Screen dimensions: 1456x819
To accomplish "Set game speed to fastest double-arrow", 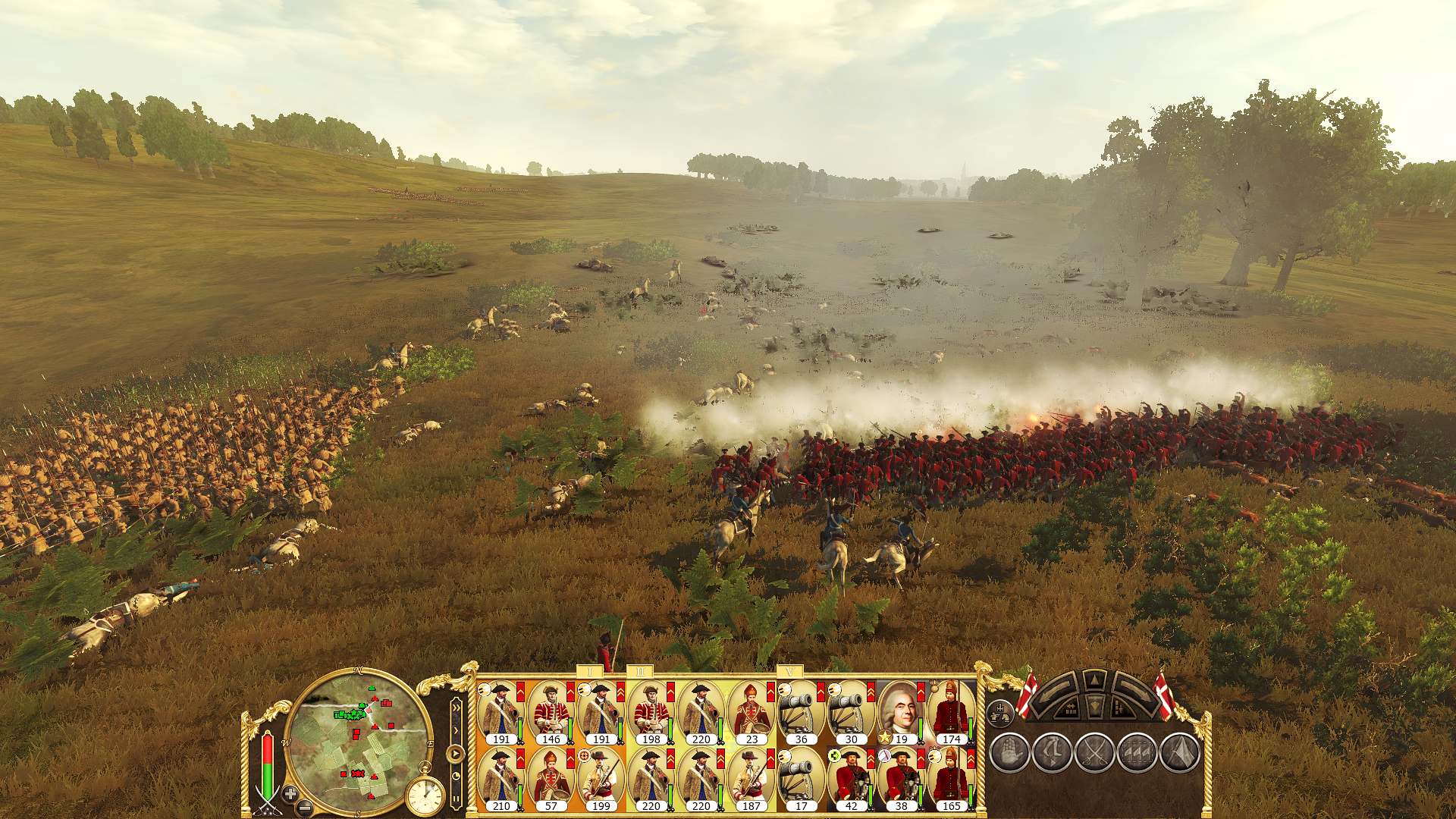I will pos(456,707).
